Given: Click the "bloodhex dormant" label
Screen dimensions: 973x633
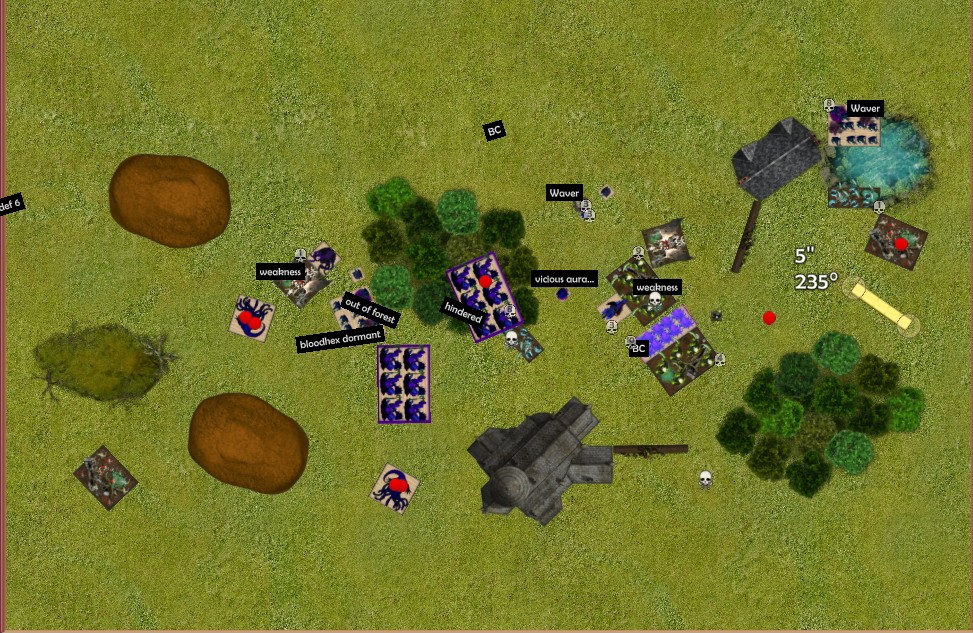Looking at the screenshot, I should (x=341, y=339).
